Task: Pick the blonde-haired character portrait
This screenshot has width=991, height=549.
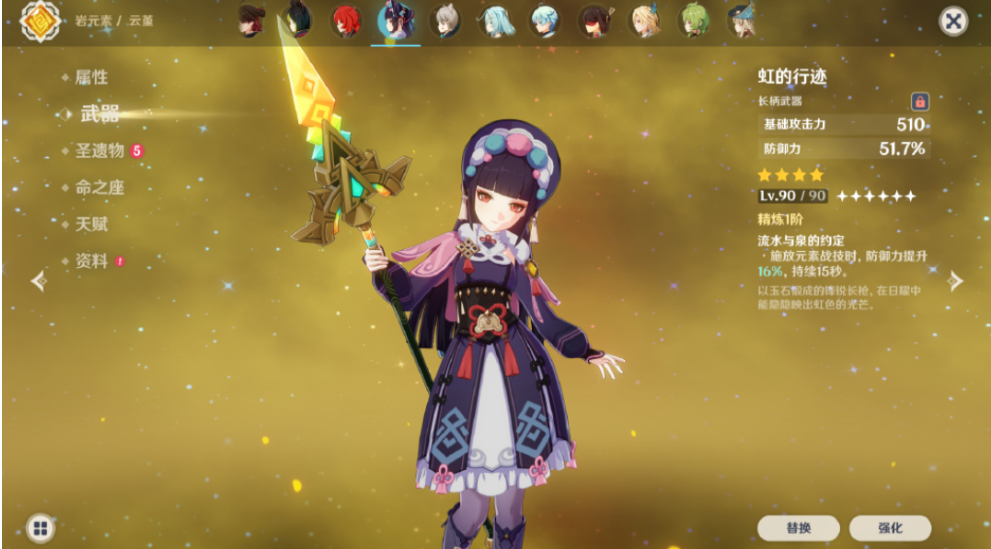Action: coord(645,21)
